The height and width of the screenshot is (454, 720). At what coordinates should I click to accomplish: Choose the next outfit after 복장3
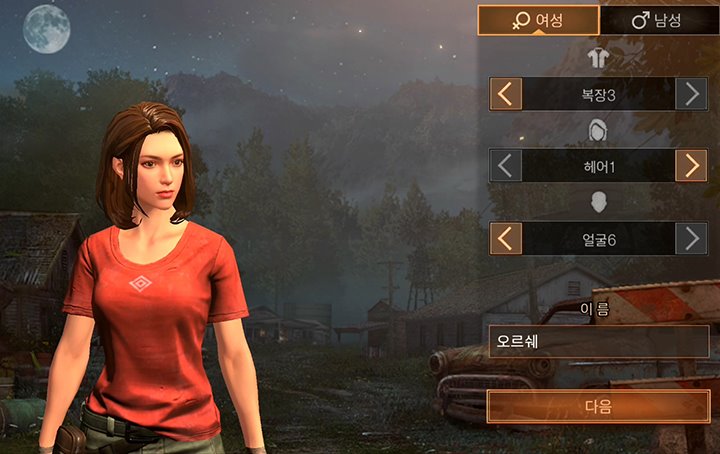click(x=691, y=94)
